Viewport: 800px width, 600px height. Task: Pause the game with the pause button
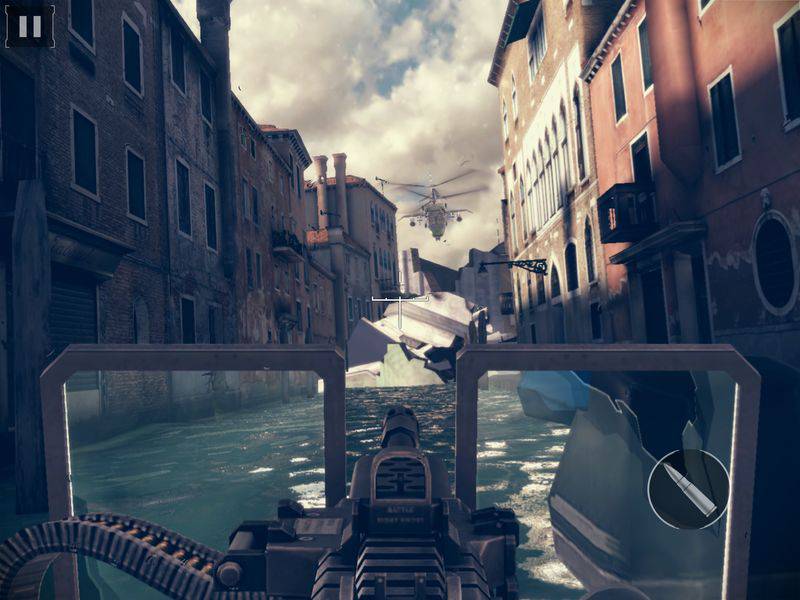pyautogui.click(x=30, y=26)
